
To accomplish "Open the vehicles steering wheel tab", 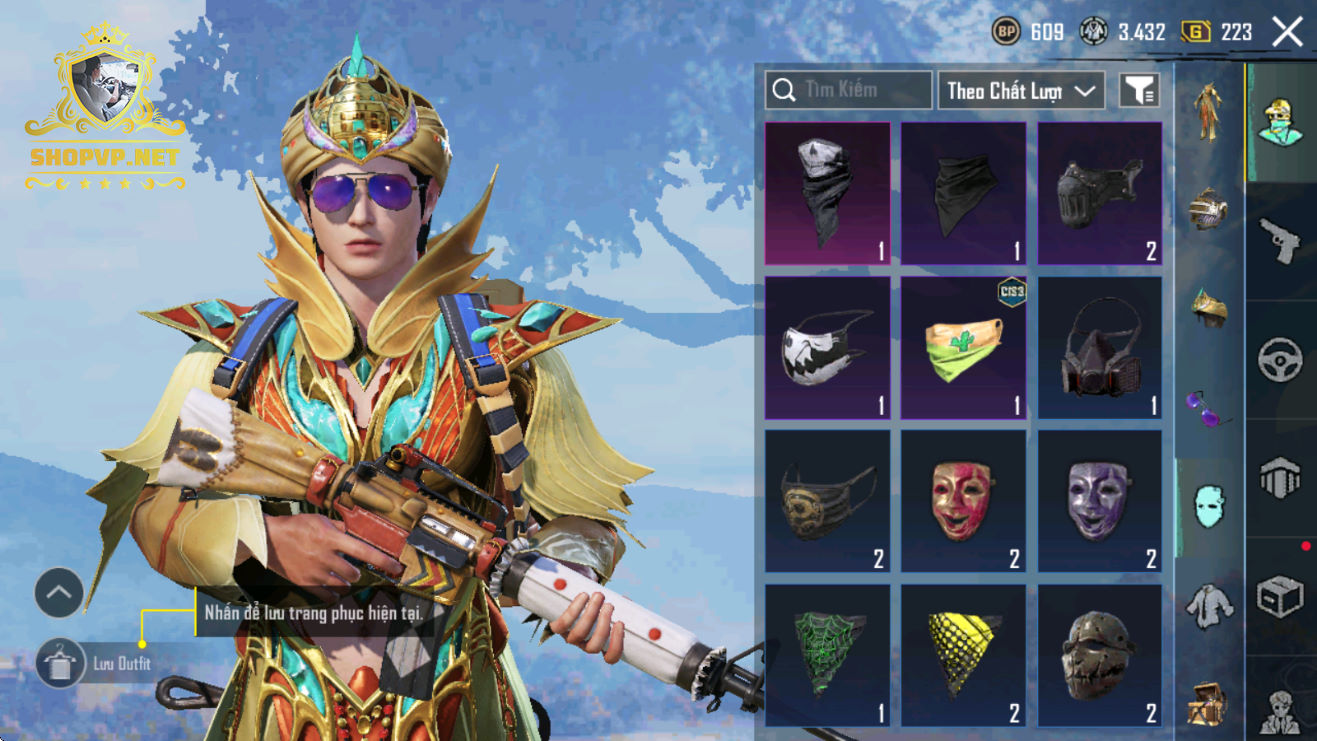I will click(1281, 360).
